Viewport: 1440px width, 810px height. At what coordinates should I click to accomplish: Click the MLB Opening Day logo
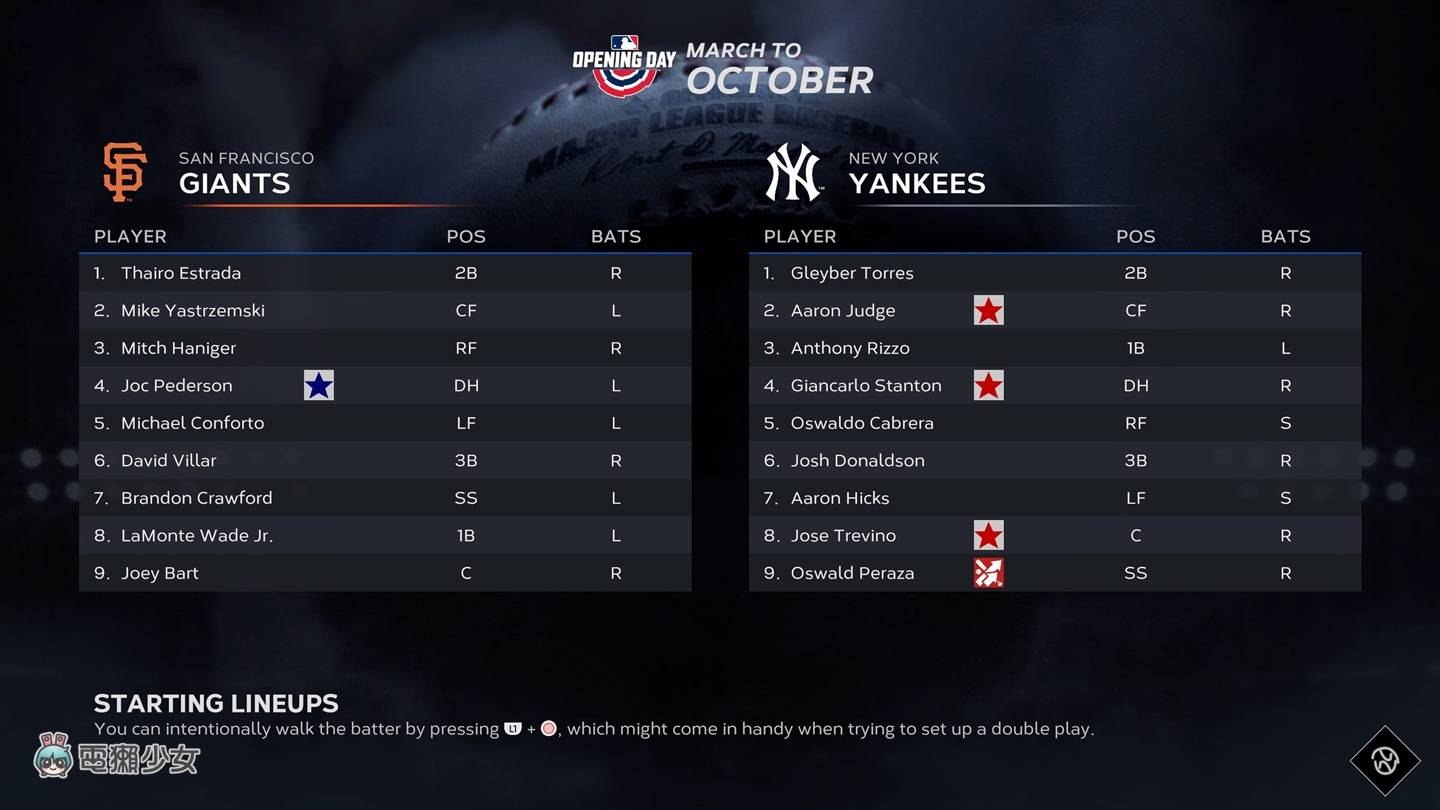(621, 60)
